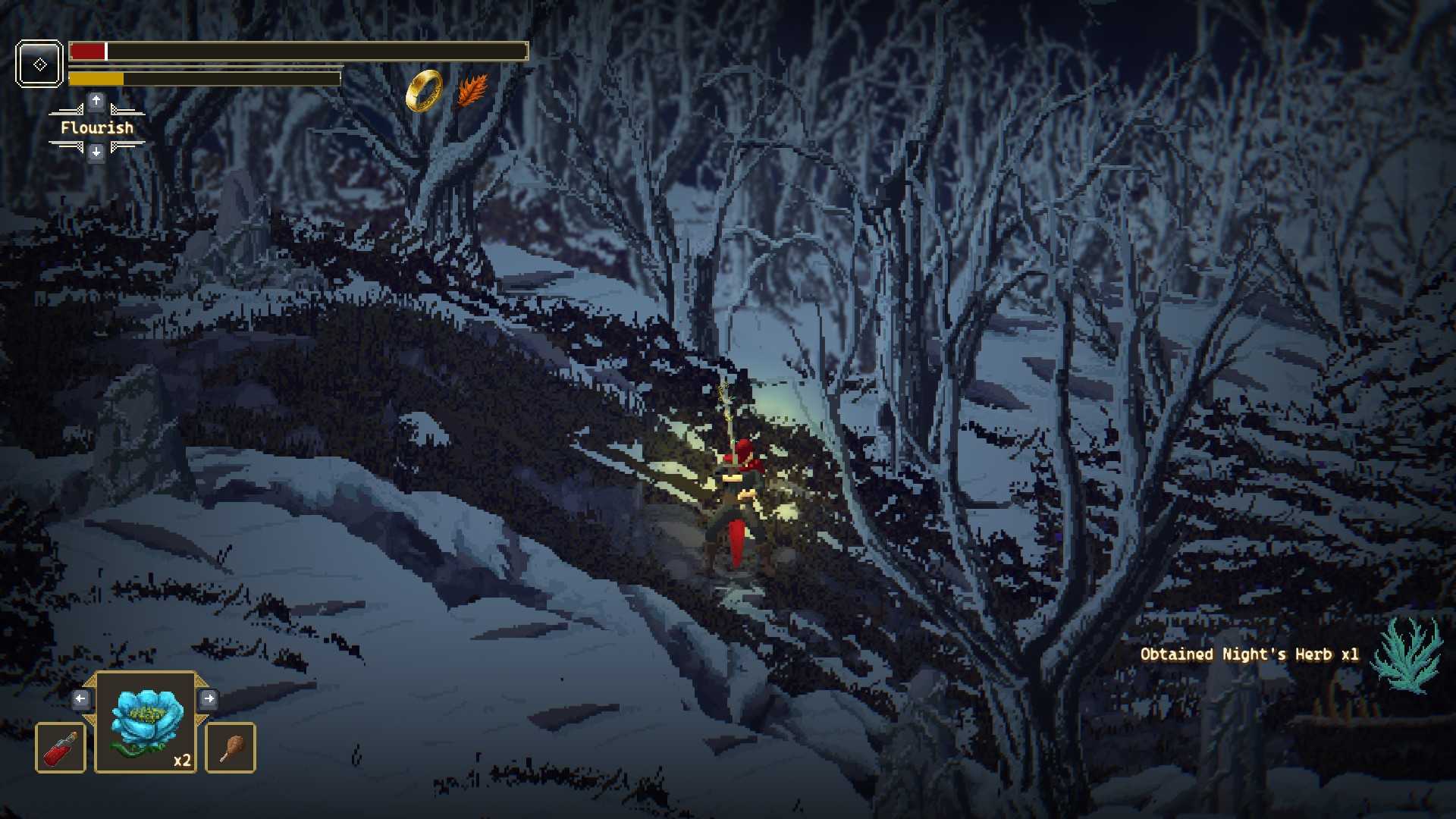
Task: Click the gold ring status icon
Action: tap(424, 91)
